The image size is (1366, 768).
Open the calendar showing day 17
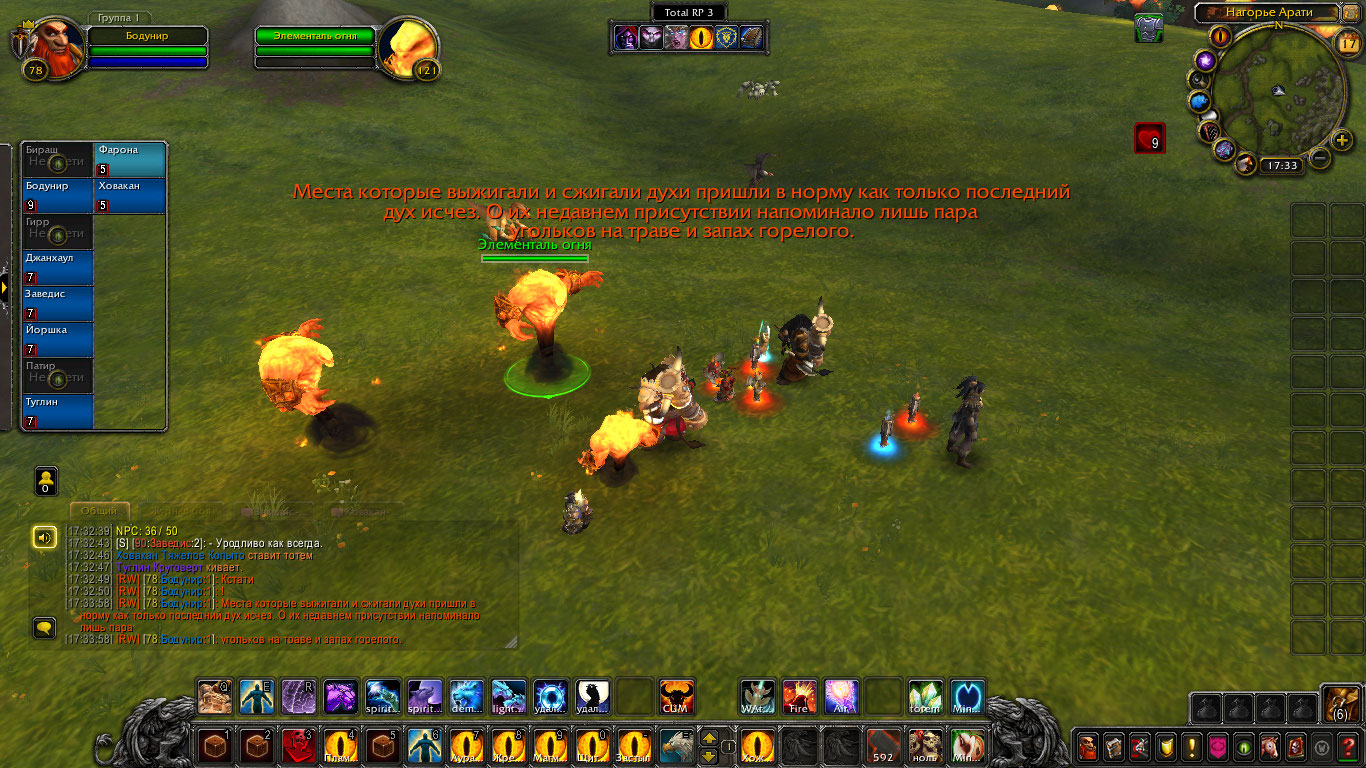(1347, 42)
